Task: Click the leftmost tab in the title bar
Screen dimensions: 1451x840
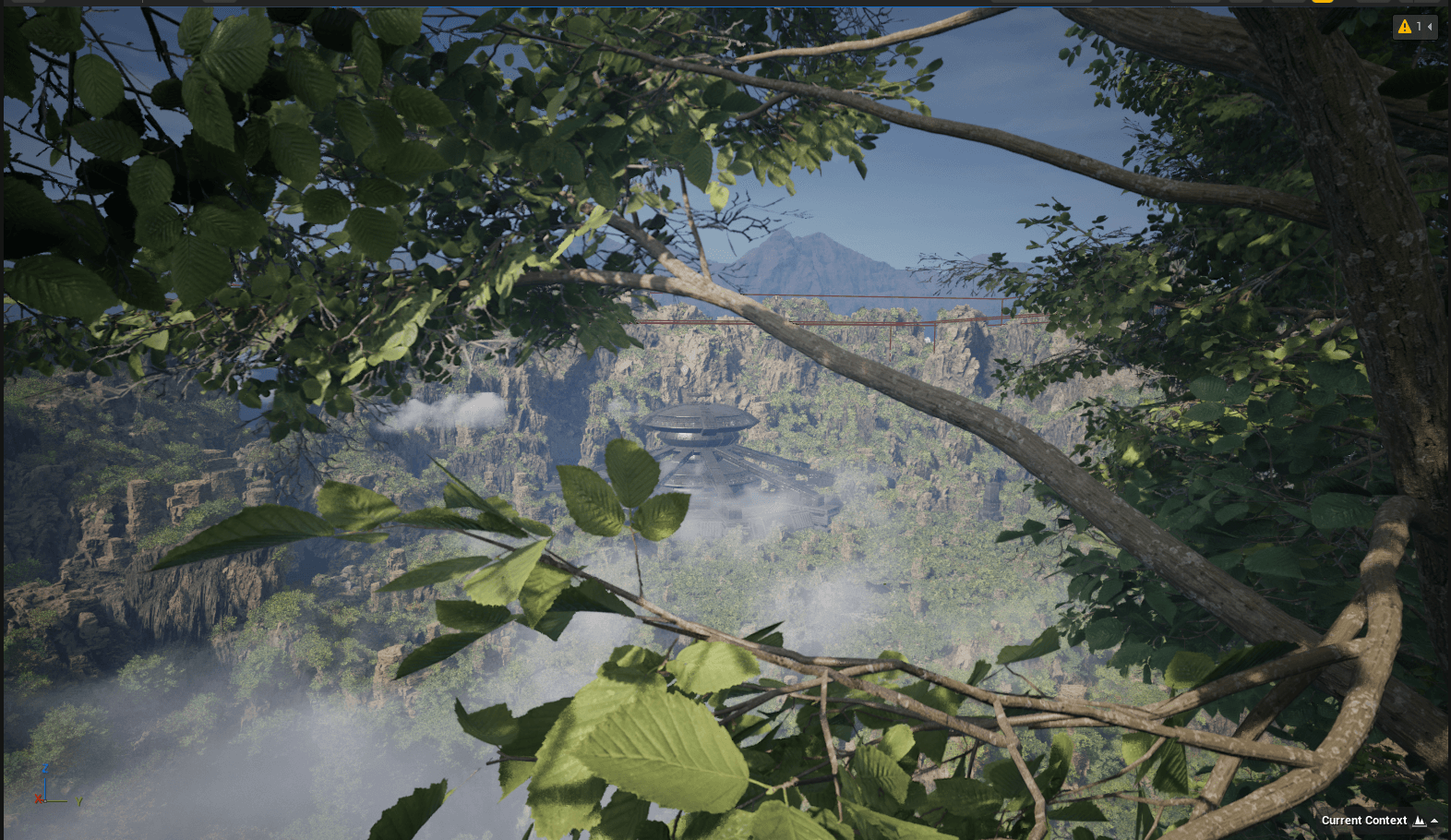Action: pyautogui.click(x=28, y=4)
